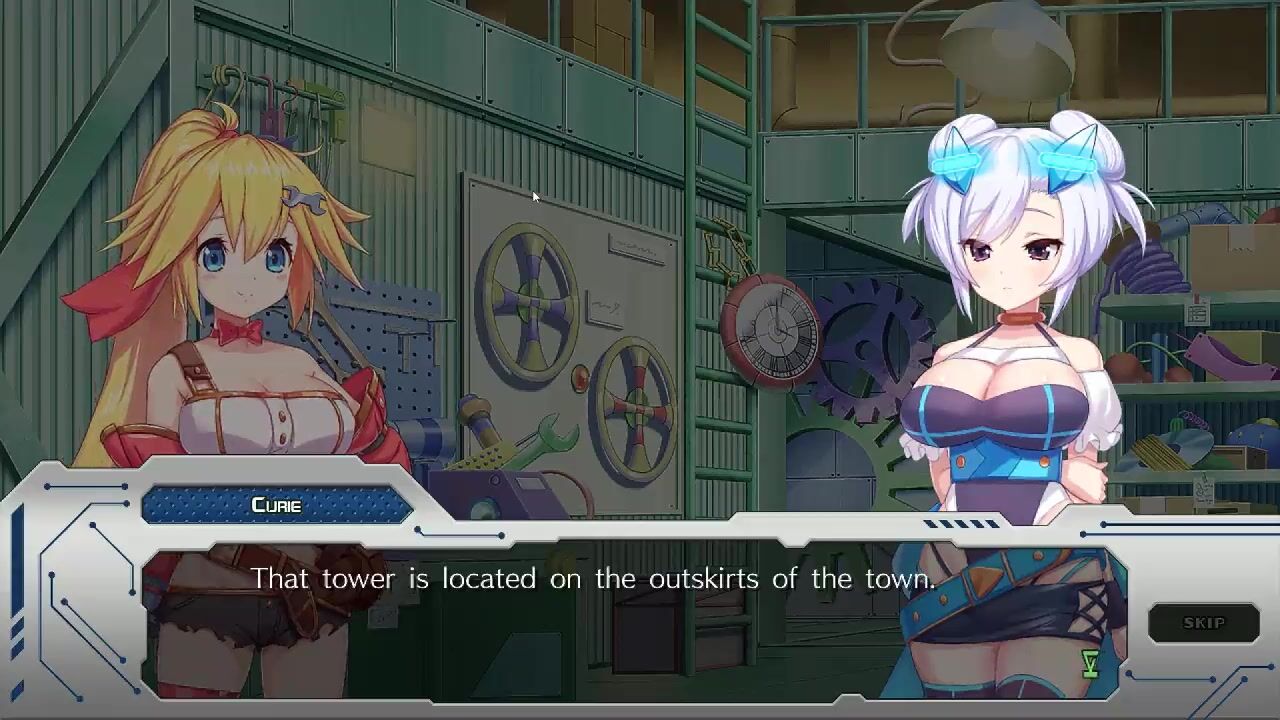
Task: Skip the dialogue with the SKIP button
Action: point(1203,623)
